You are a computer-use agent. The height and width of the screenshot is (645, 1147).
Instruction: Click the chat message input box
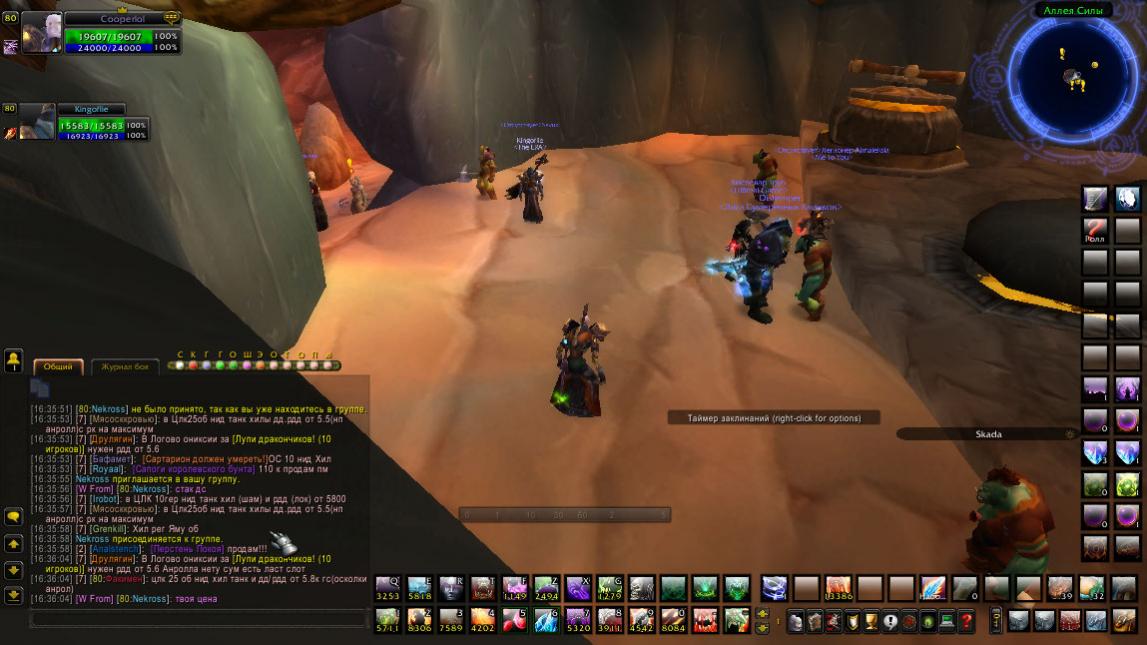click(x=200, y=619)
